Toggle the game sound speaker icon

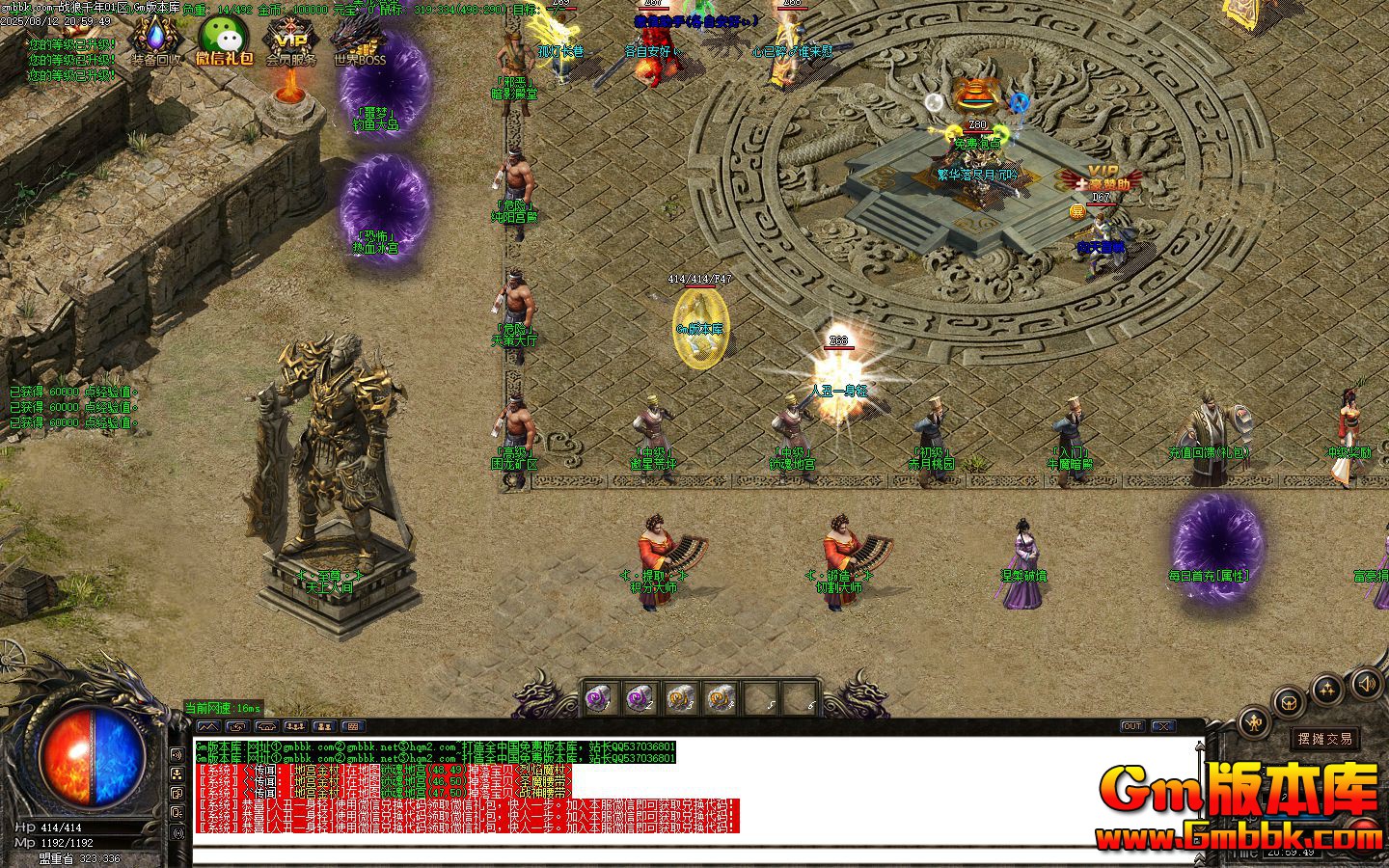[1366, 684]
